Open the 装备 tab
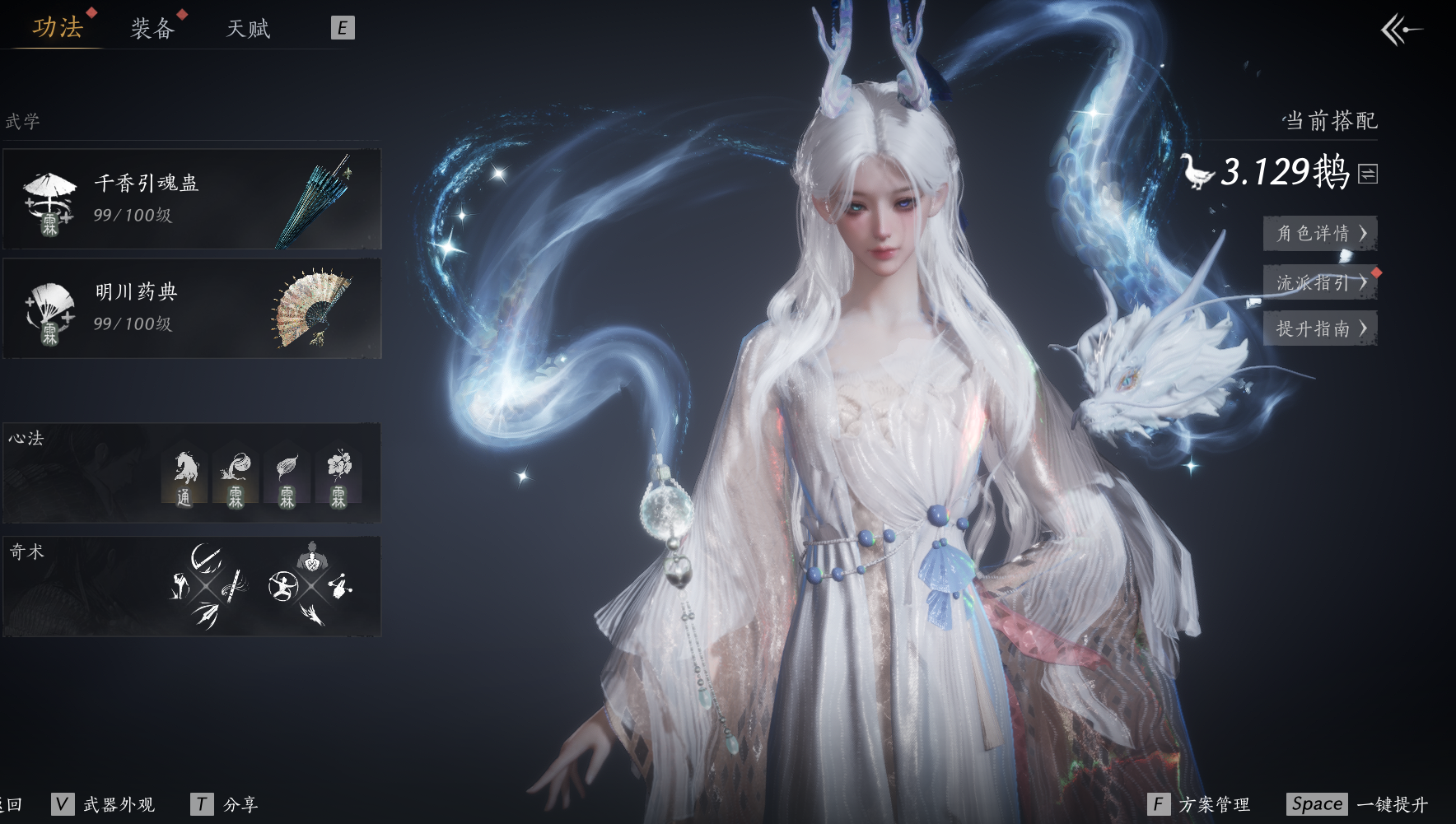Image resolution: width=1456 pixels, height=824 pixels. [x=152, y=29]
